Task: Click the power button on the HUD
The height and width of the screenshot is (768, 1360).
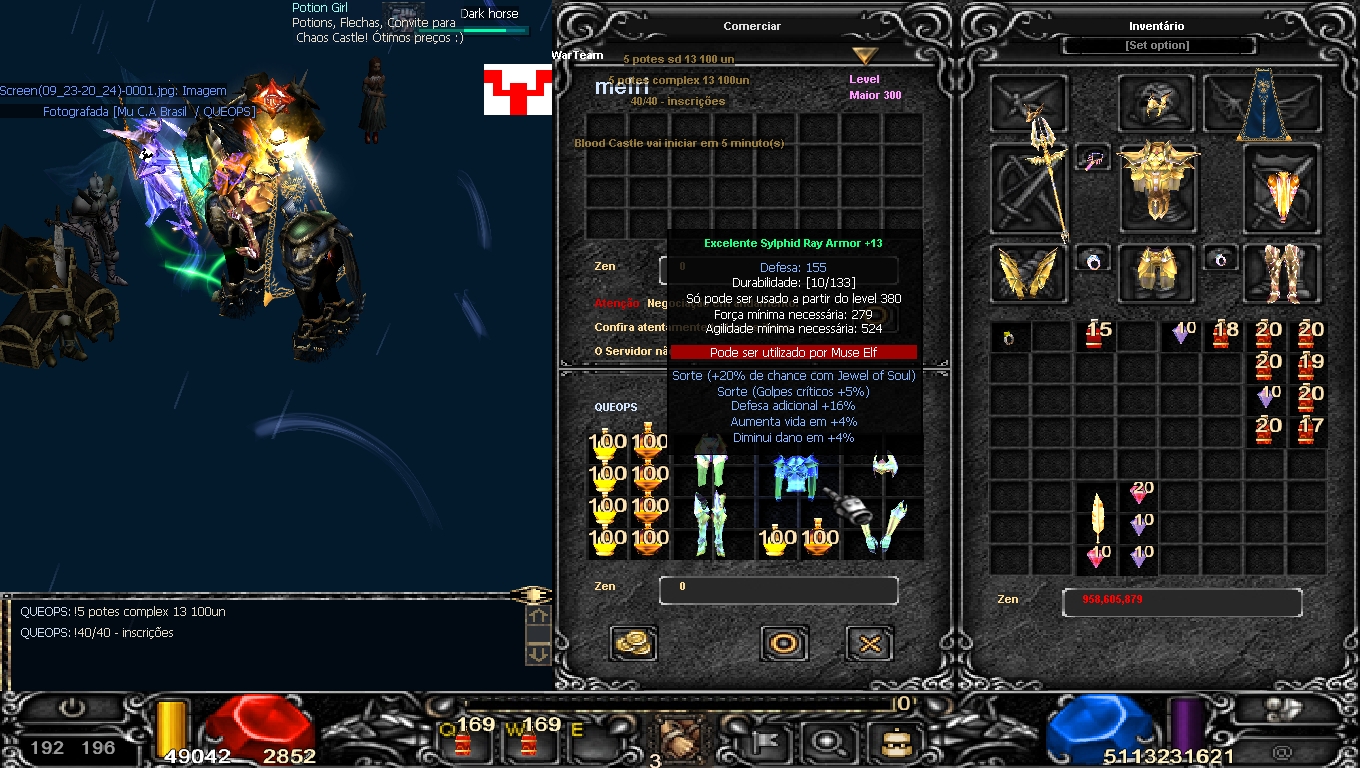Action: (72, 709)
